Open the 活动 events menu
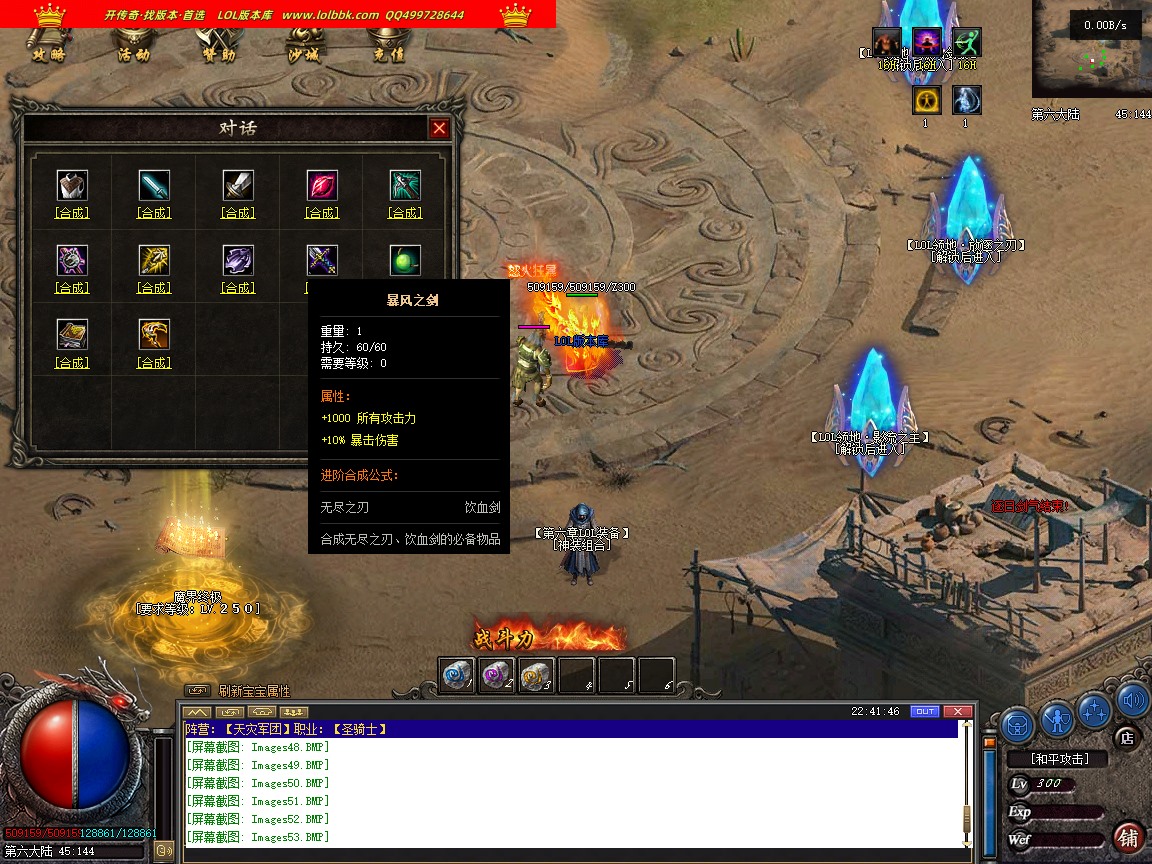This screenshot has width=1152, height=864. pos(134,54)
